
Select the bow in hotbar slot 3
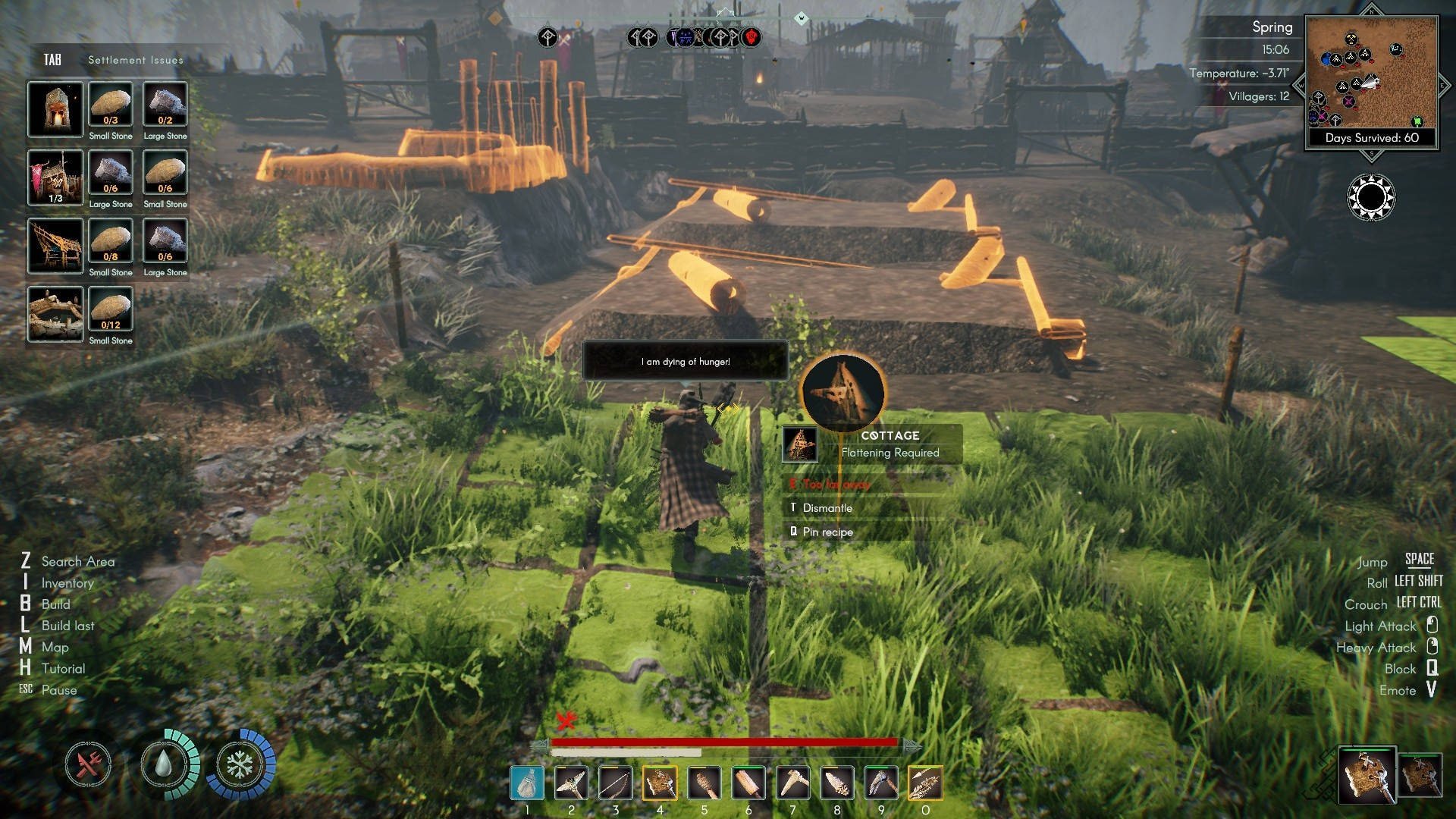pos(615,783)
